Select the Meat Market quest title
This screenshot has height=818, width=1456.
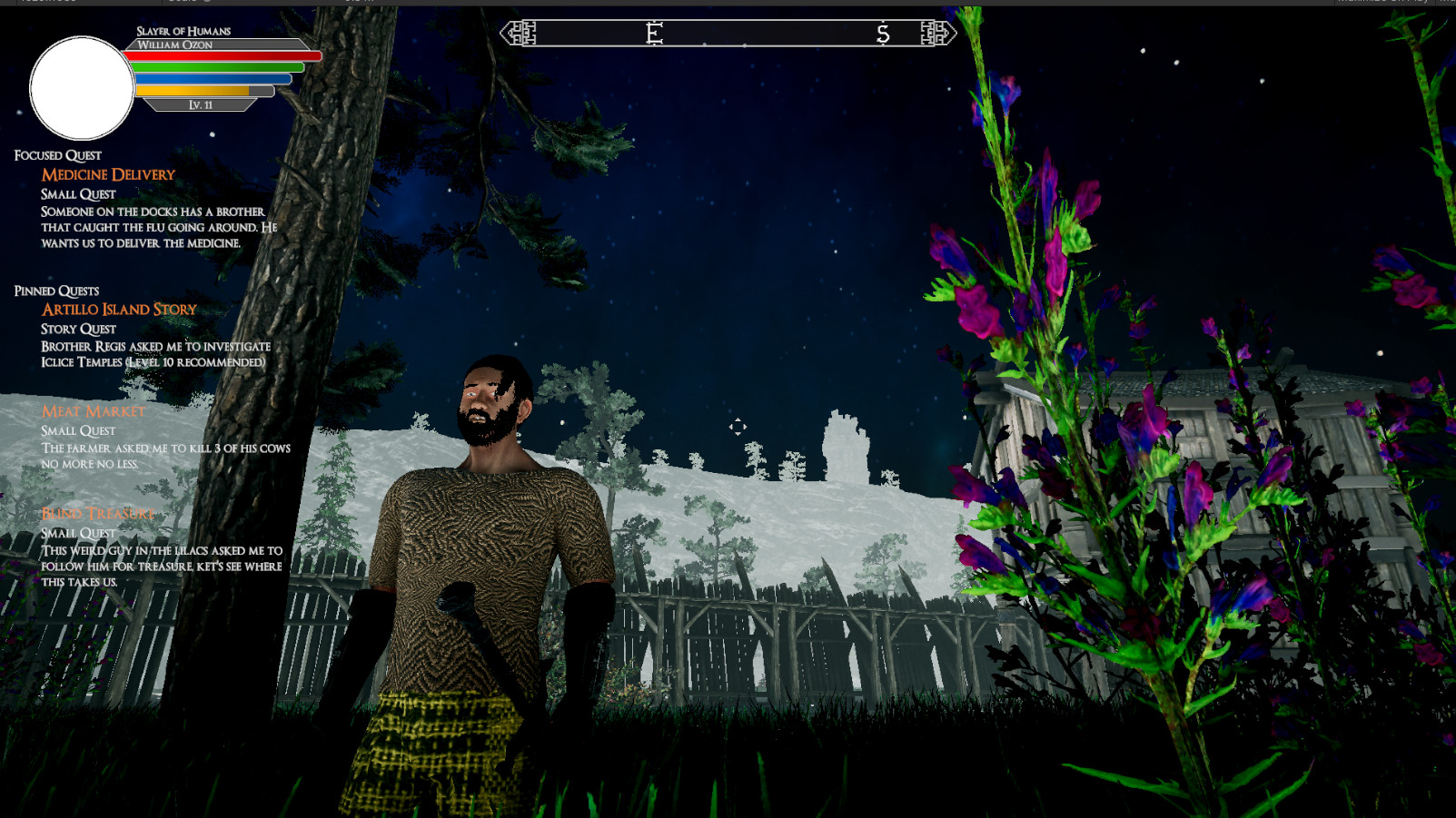click(92, 410)
